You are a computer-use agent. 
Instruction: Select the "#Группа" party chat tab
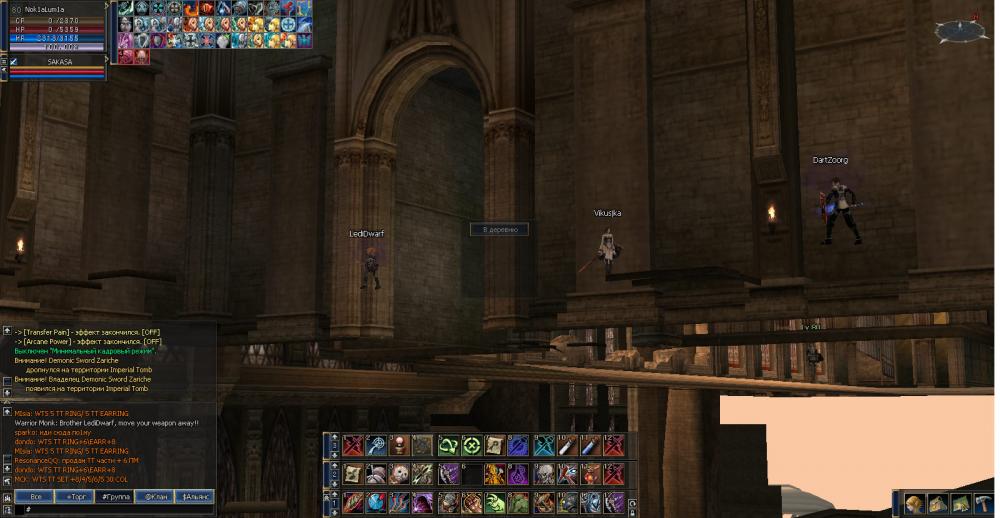pos(116,496)
